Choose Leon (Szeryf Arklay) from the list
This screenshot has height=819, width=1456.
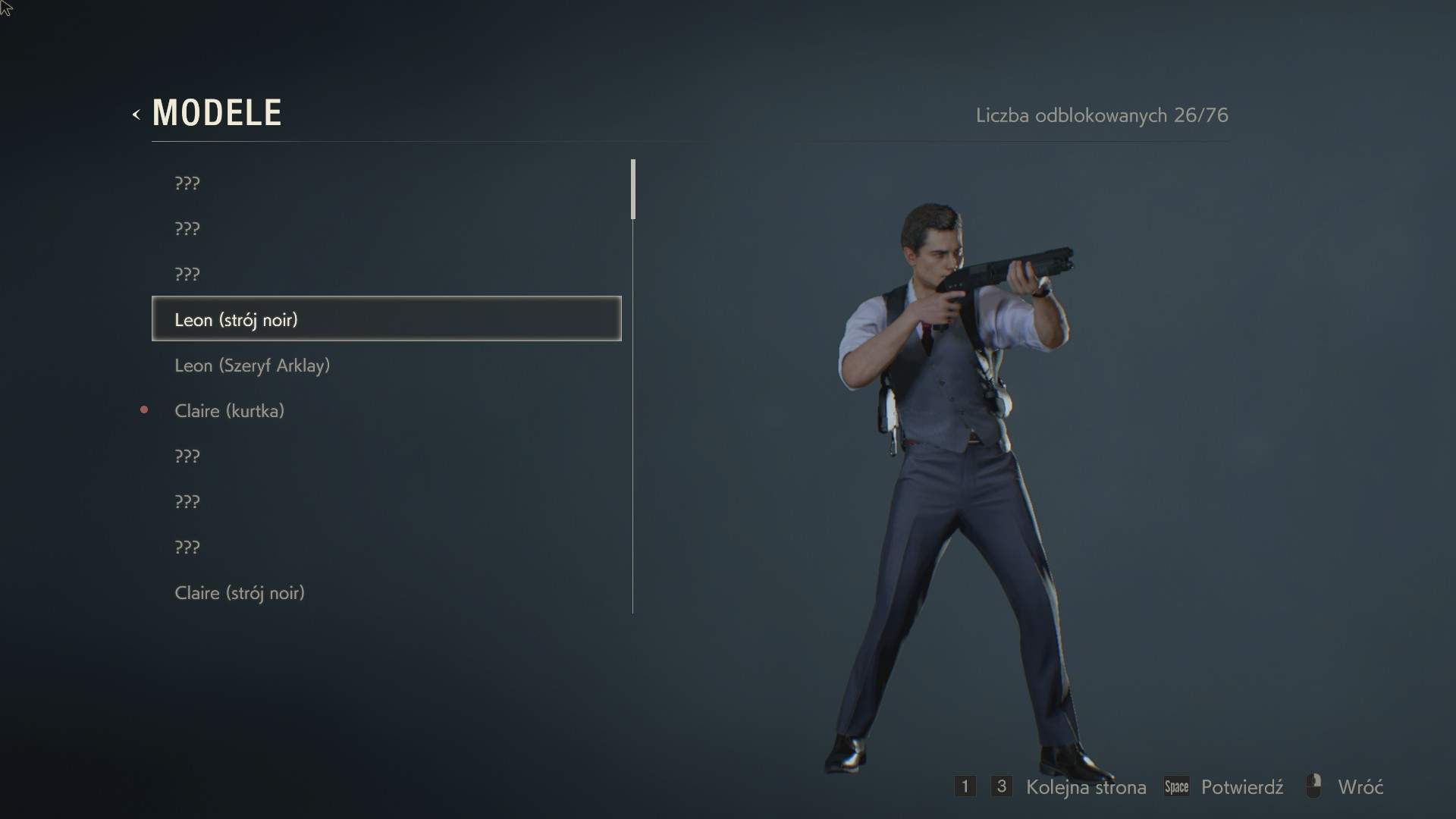click(x=252, y=366)
